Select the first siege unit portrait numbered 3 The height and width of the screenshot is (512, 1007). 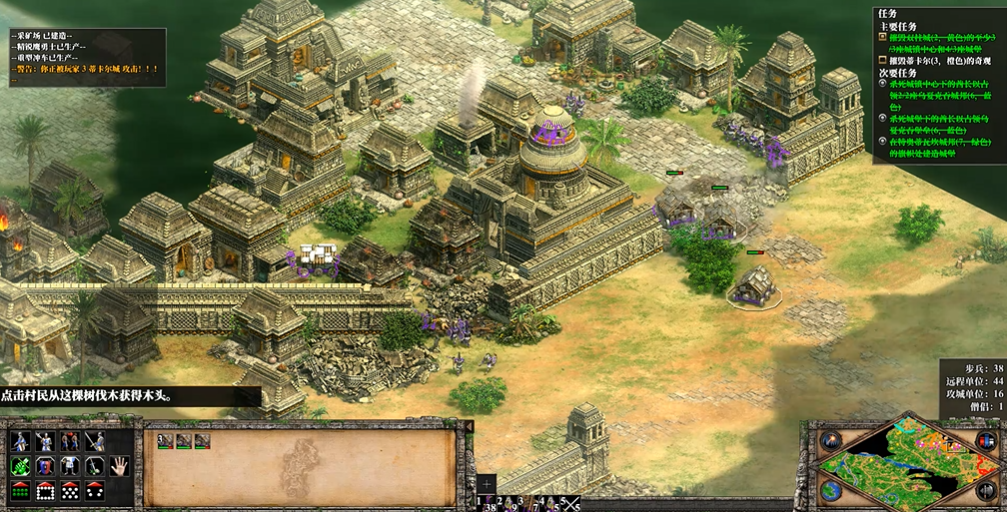165,440
